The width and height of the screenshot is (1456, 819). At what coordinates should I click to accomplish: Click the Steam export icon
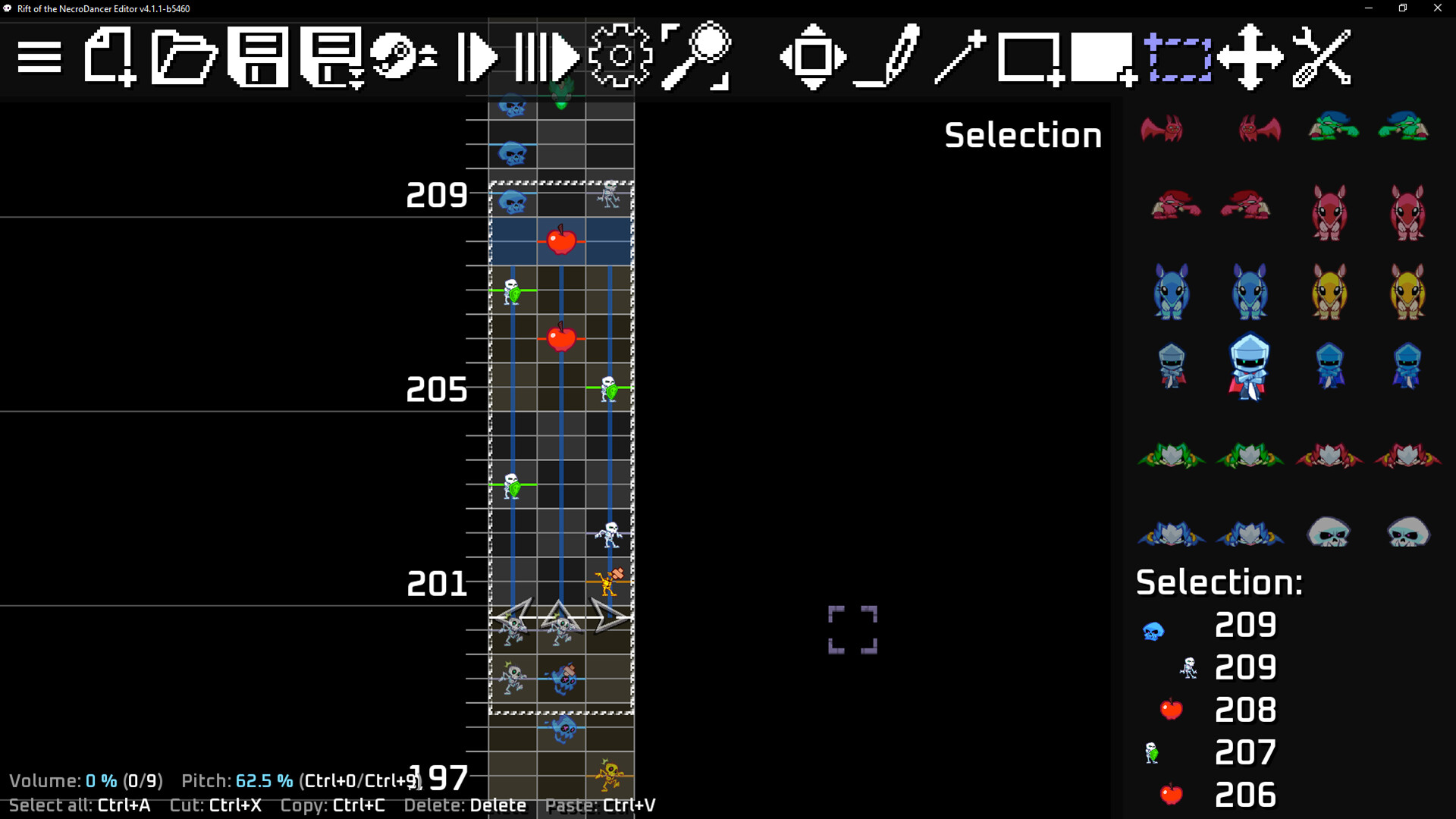tap(394, 57)
